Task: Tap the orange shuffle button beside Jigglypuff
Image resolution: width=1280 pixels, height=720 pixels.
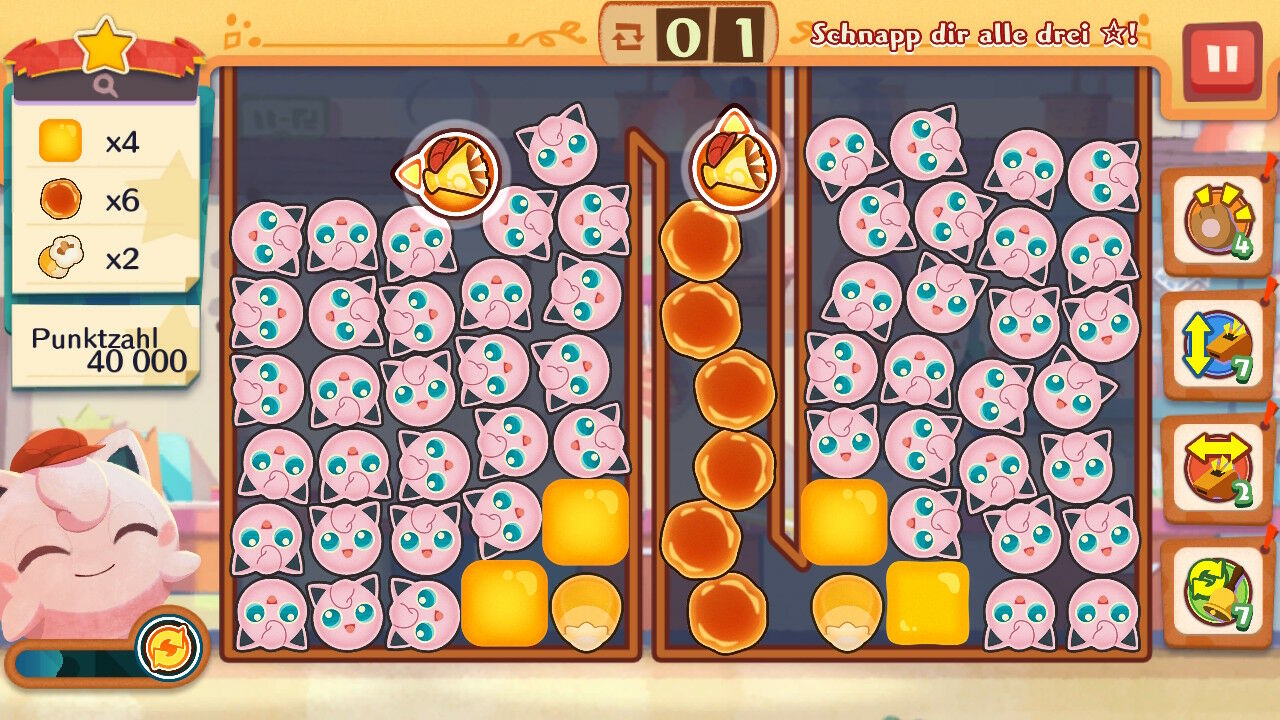Action: (168, 646)
